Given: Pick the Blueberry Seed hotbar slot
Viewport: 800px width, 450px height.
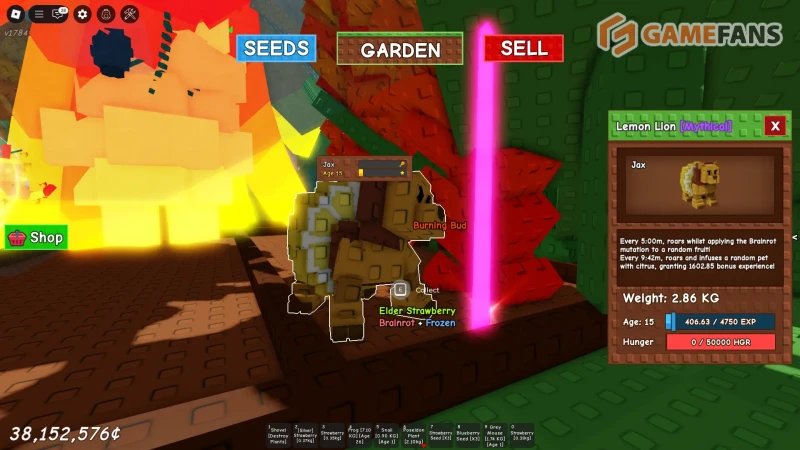Looking at the screenshot, I should tap(468, 434).
